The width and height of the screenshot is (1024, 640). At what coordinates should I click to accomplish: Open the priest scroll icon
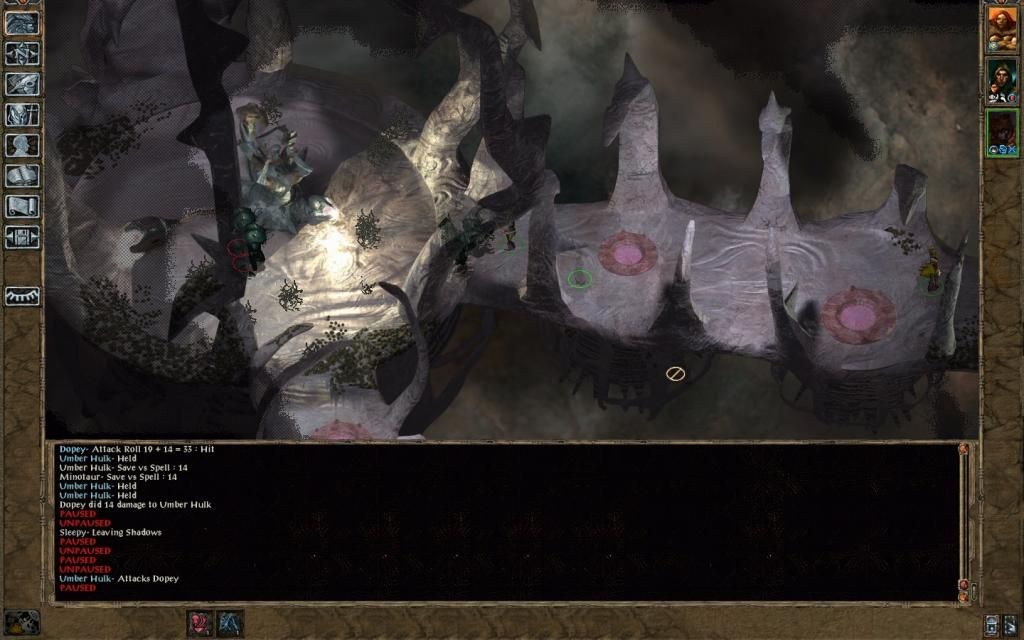pos(22,206)
